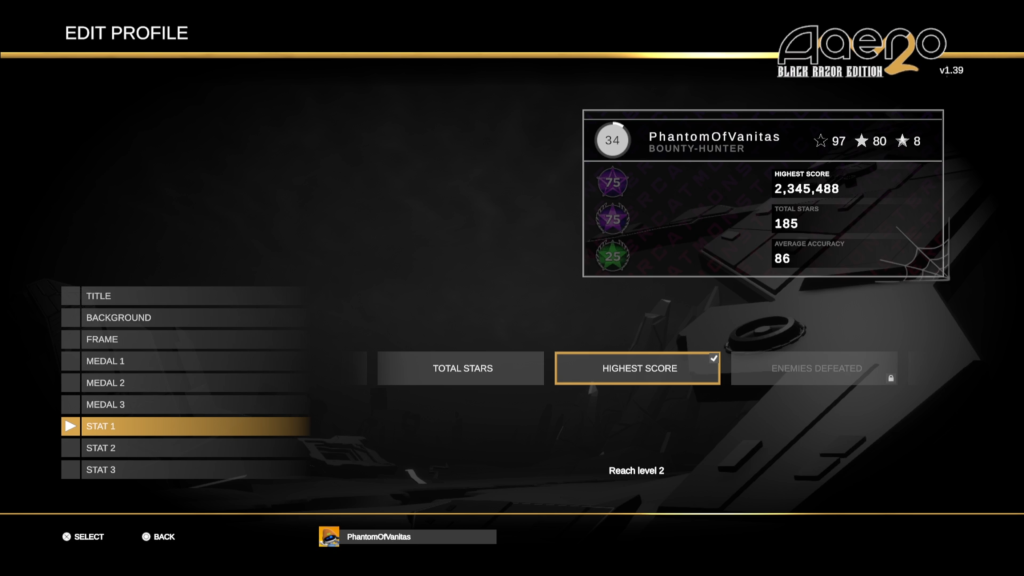Click the locked Enemies Defeated tile
The width and height of the screenshot is (1024, 576).
coord(815,368)
